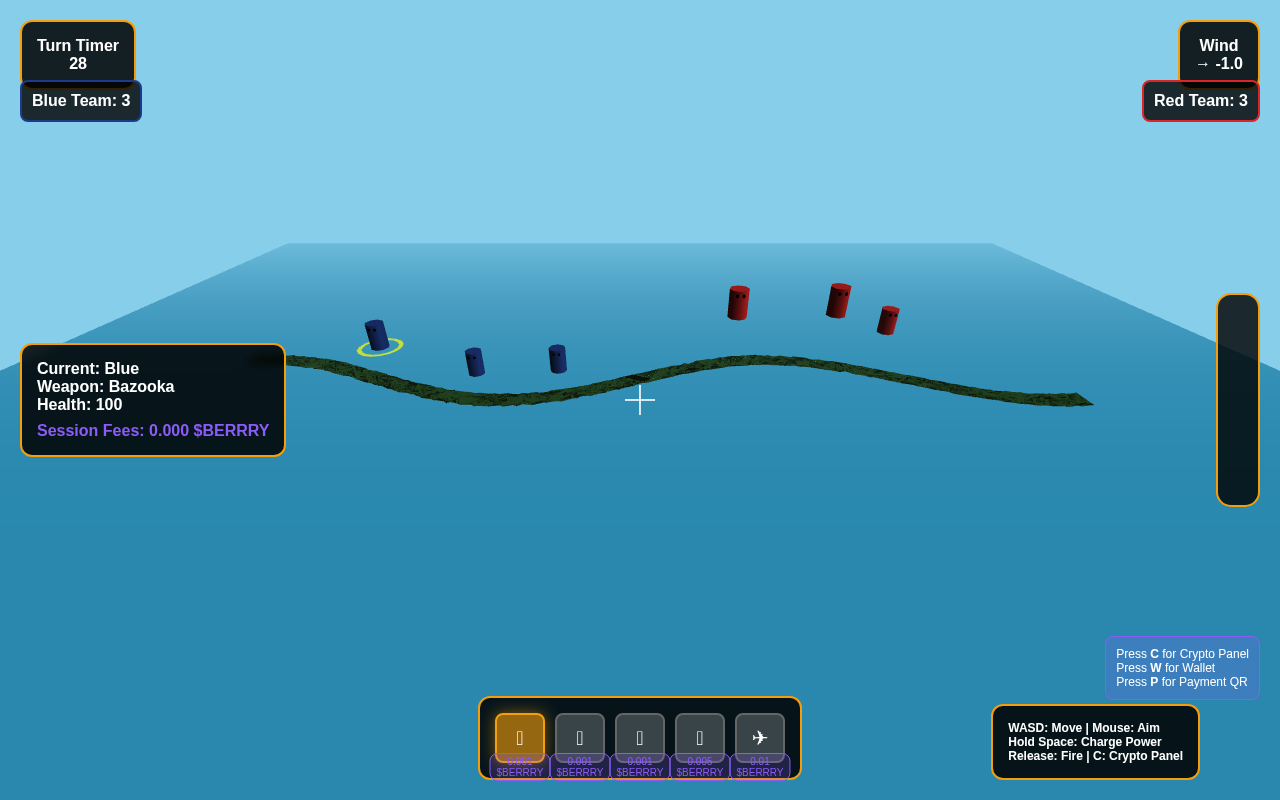Click the rightmost red enemy barrel
Viewport: 1280px width, 800px height.
890,320
